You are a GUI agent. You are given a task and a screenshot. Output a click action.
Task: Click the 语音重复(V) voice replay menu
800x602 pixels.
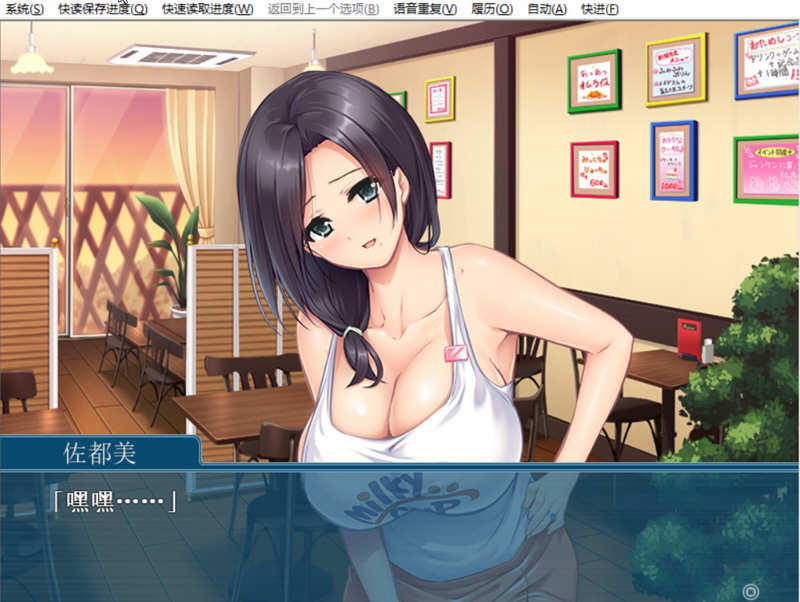tap(425, 9)
